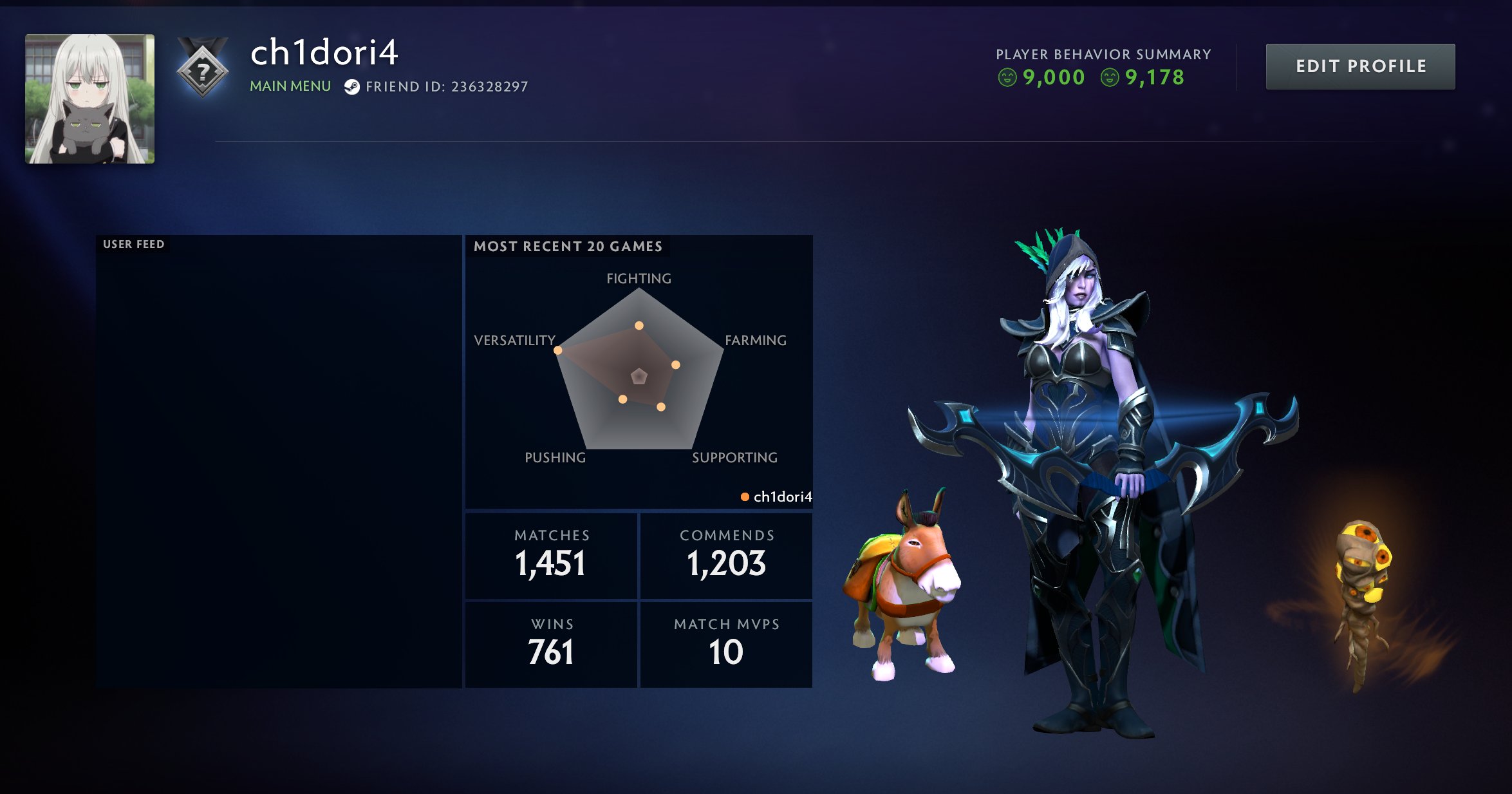Open the Matches stat tile

(x=551, y=556)
